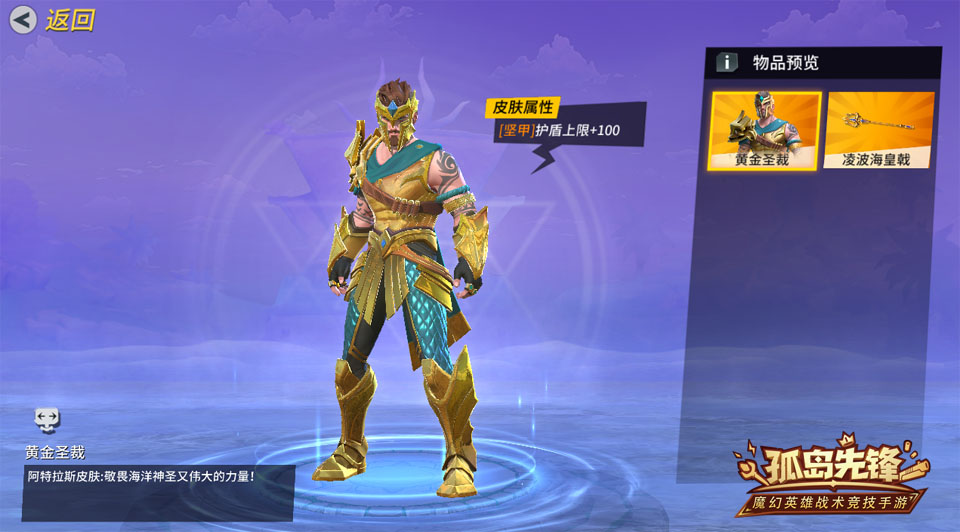Select the 黄金圣裁 skin thumbnail
Screen dimensions: 960x532
coord(765,130)
